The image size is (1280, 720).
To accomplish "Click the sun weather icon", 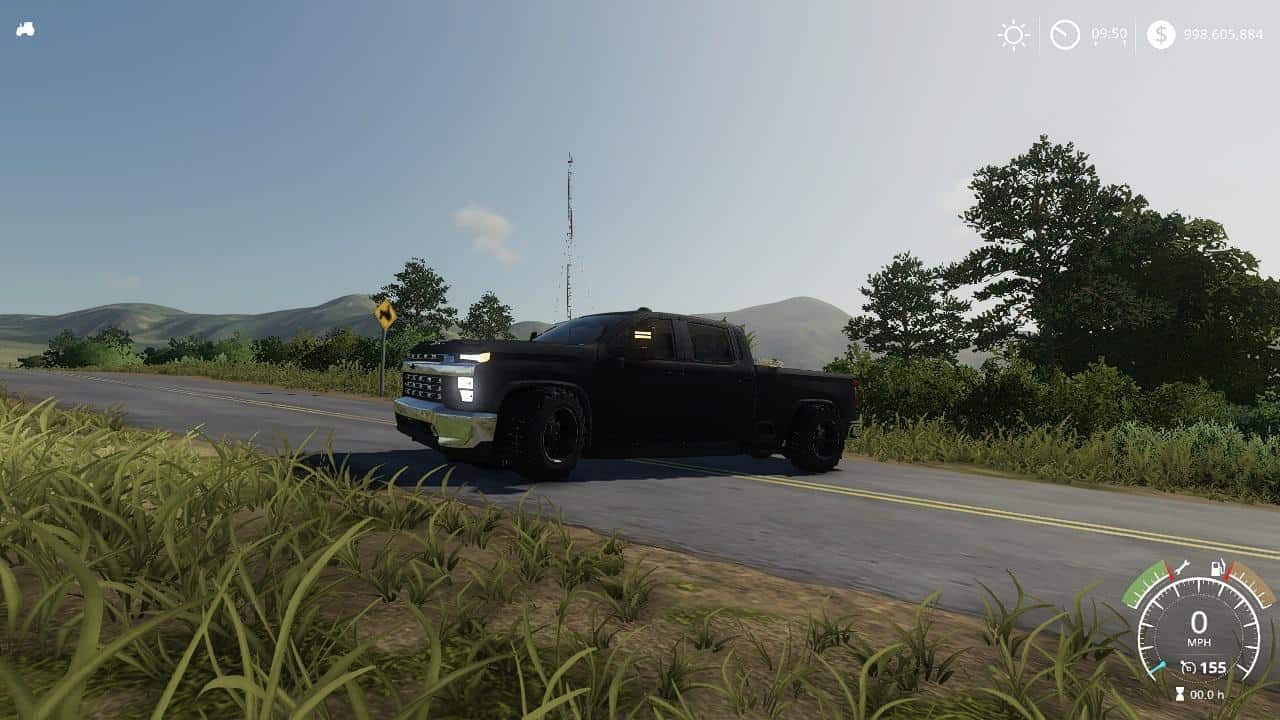I will click(x=1011, y=33).
